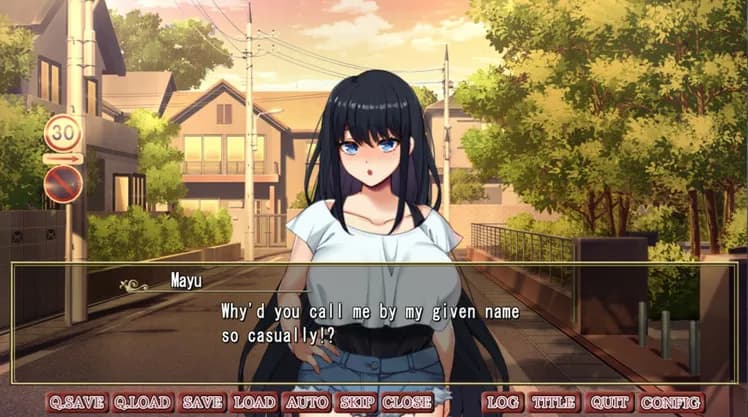Activate SKIP to fast-forward dialogue
Screen dimensions: 748x417
(357, 402)
